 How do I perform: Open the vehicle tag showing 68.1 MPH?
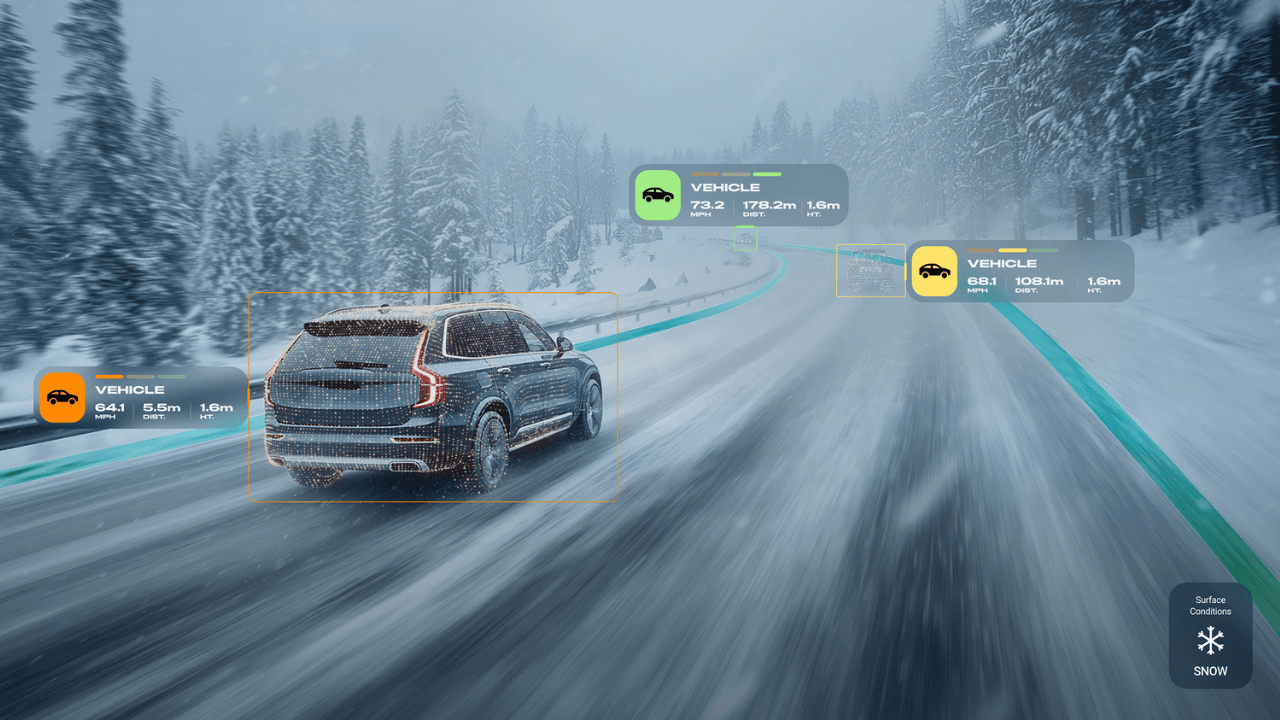[x=1042, y=271]
